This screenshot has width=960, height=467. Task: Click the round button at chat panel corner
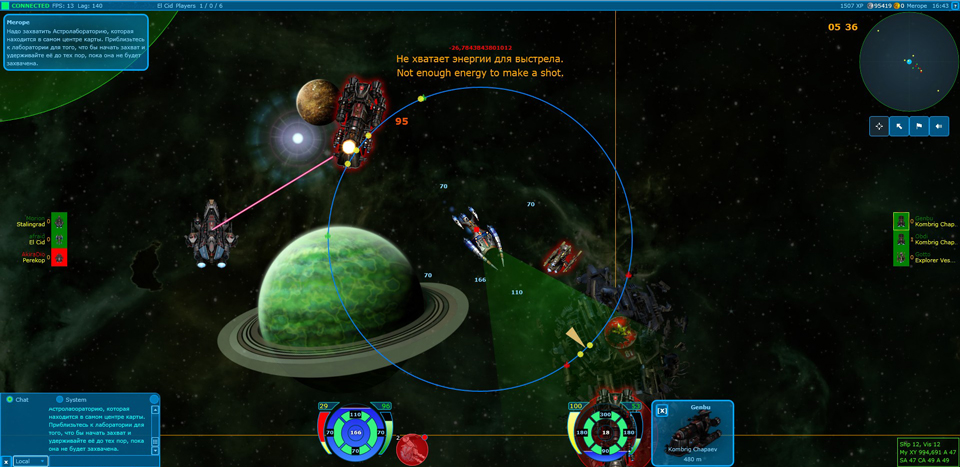(x=154, y=399)
